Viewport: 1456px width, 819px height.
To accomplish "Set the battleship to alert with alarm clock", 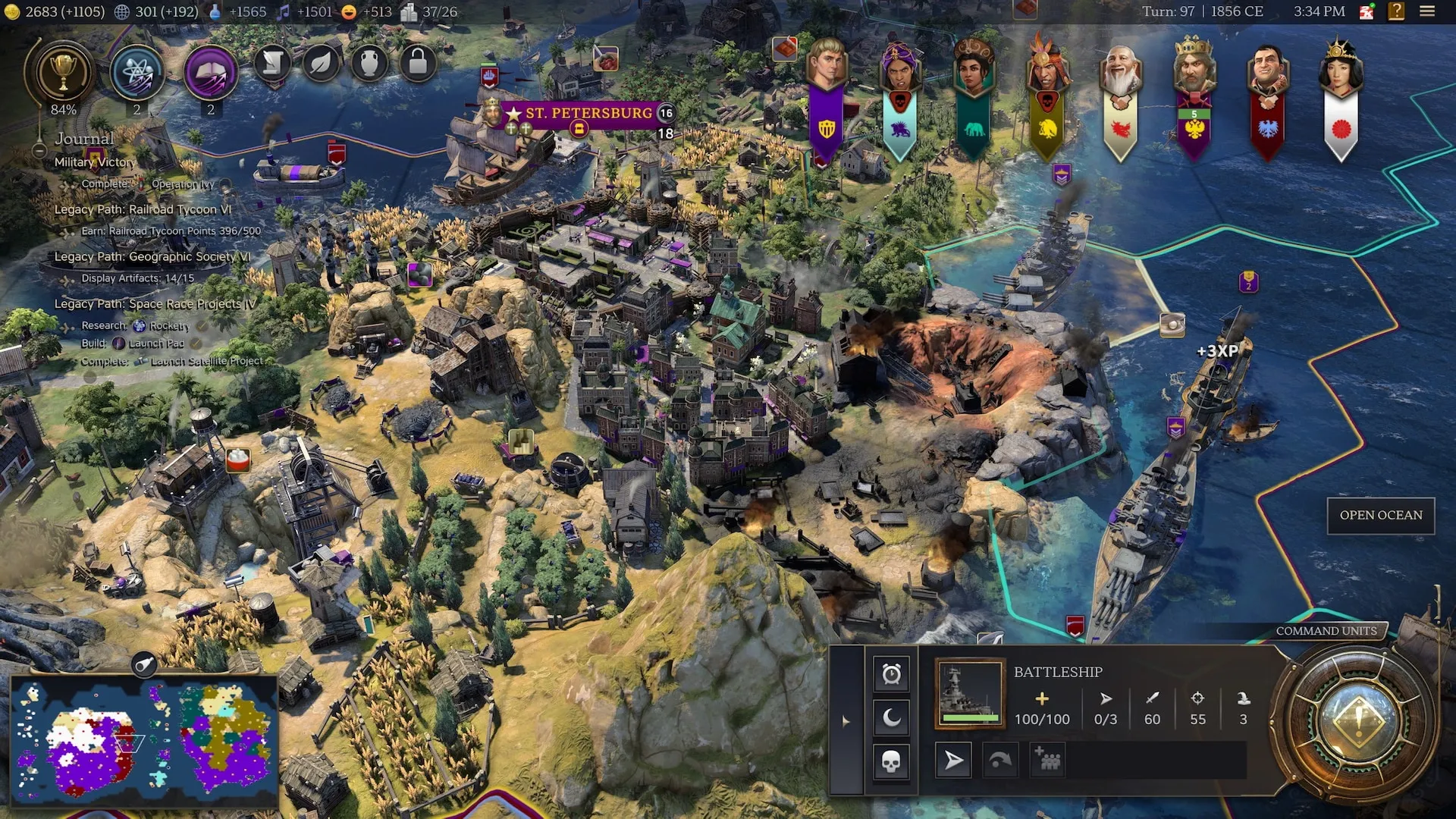I will pyautogui.click(x=891, y=673).
